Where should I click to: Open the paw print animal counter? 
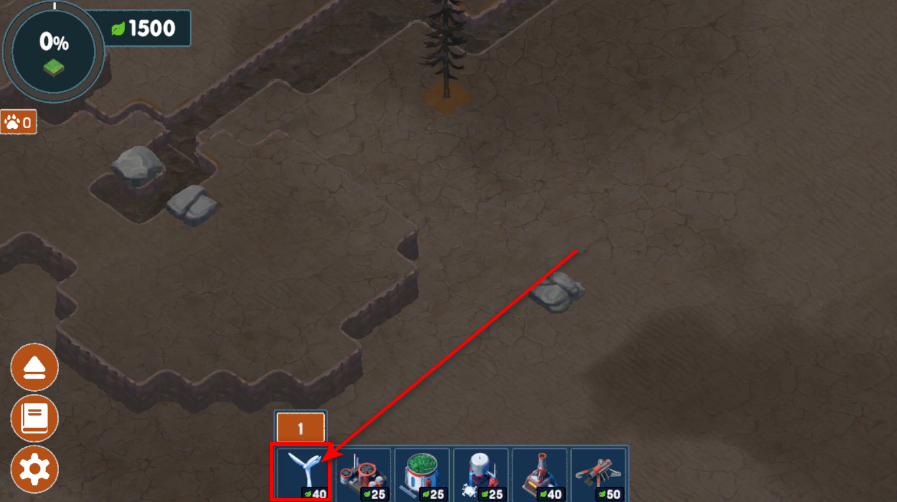click(x=19, y=123)
